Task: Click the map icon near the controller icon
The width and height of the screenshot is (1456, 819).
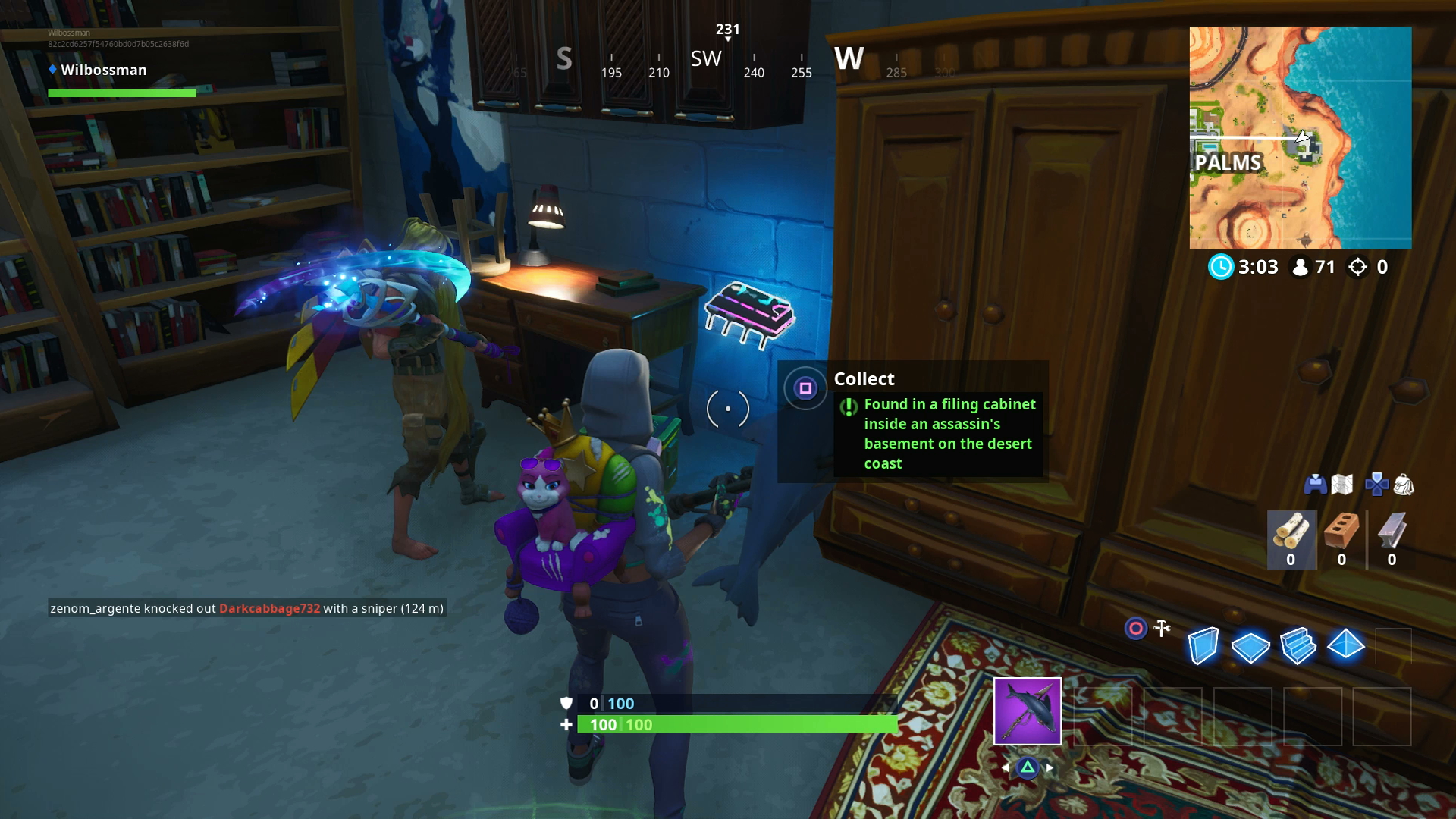Action: pos(1341,485)
